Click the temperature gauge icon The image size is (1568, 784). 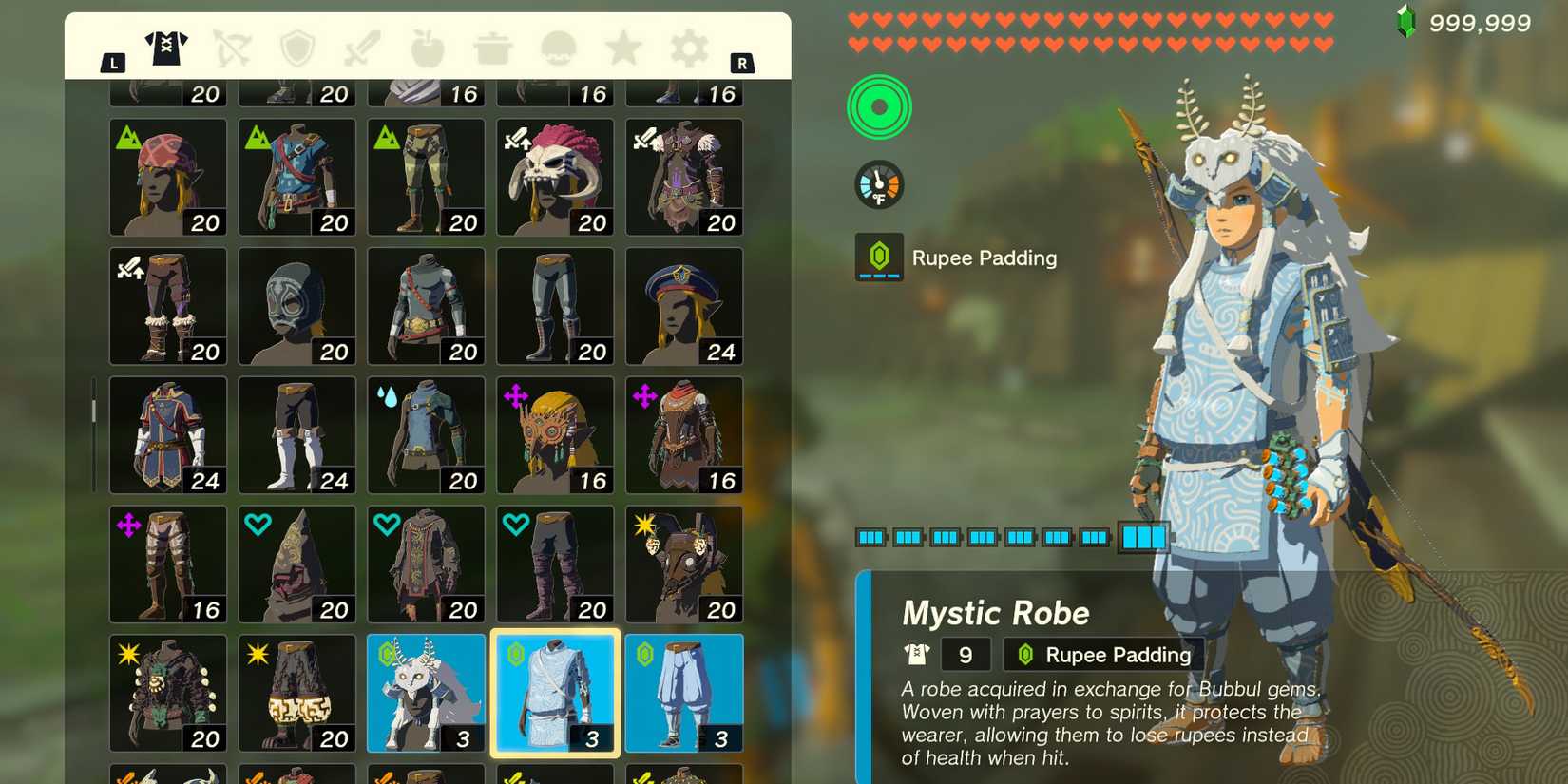(878, 184)
